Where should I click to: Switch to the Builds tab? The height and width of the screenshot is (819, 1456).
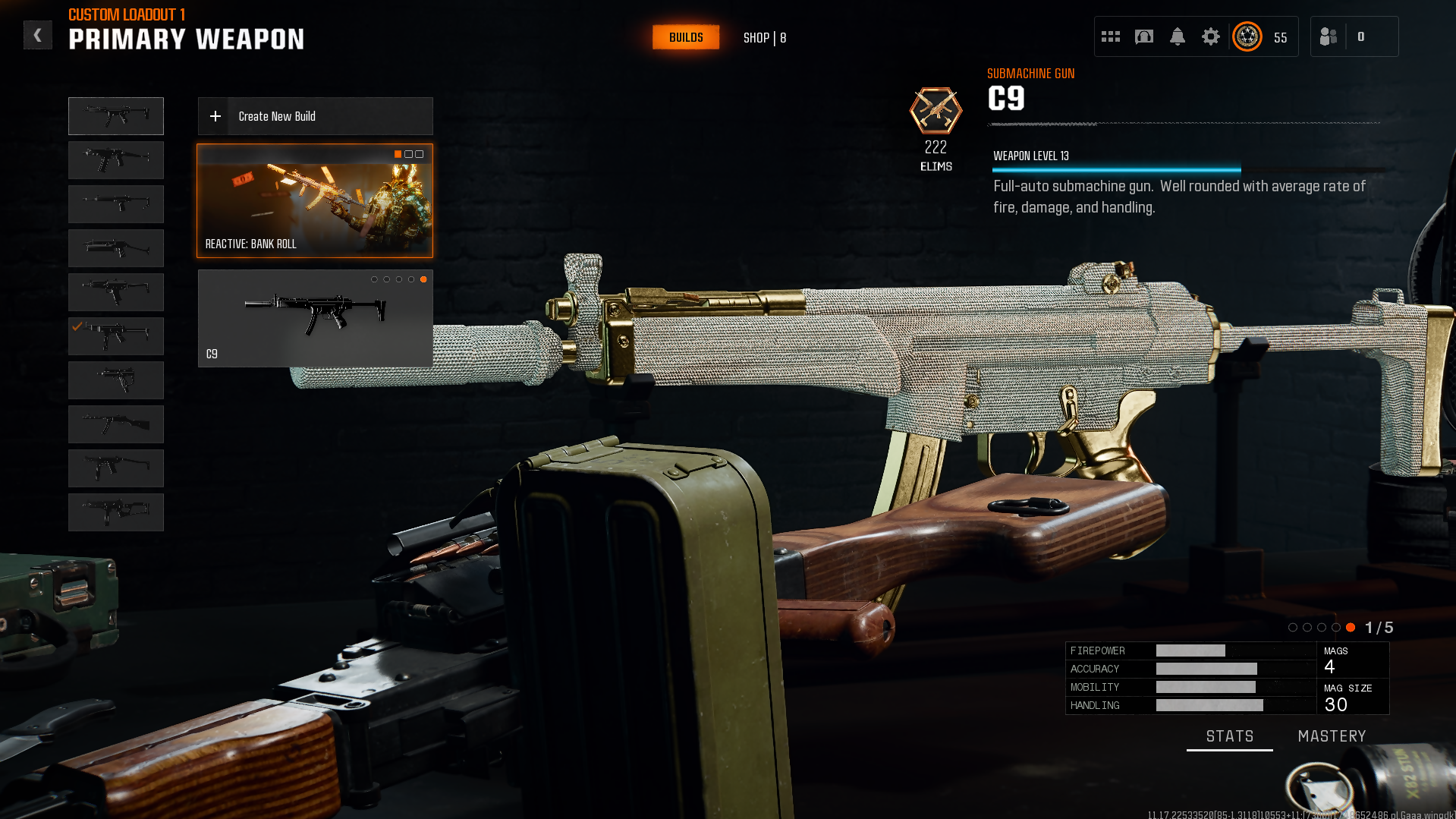(685, 37)
